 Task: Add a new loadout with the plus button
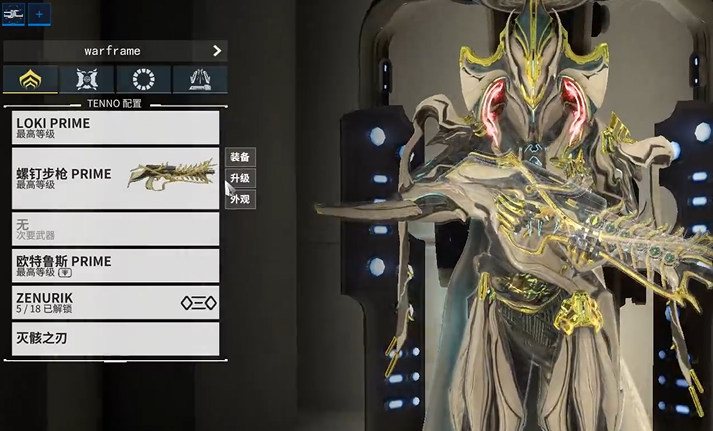coord(40,14)
